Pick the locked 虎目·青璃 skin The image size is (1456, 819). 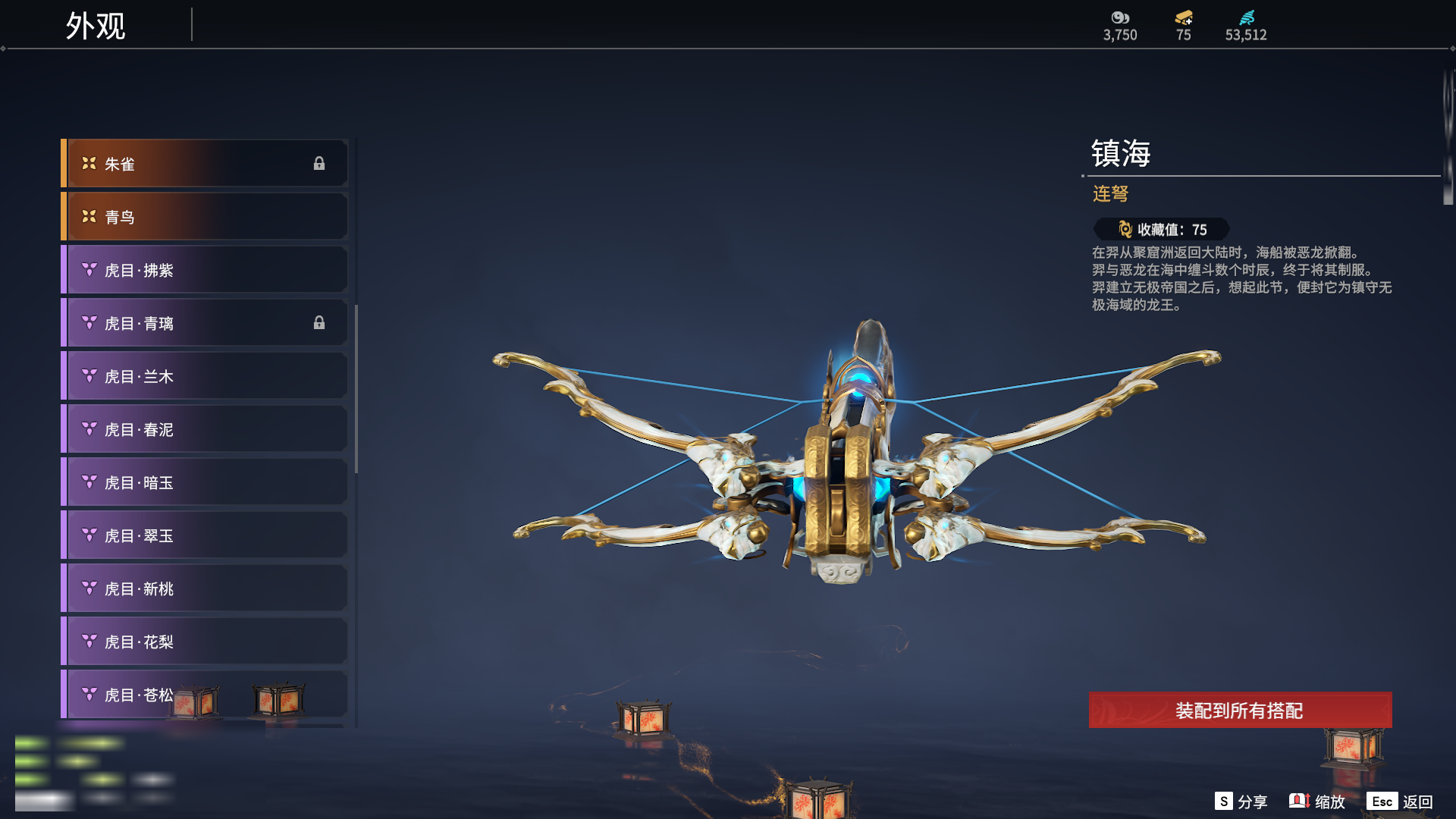click(x=205, y=323)
